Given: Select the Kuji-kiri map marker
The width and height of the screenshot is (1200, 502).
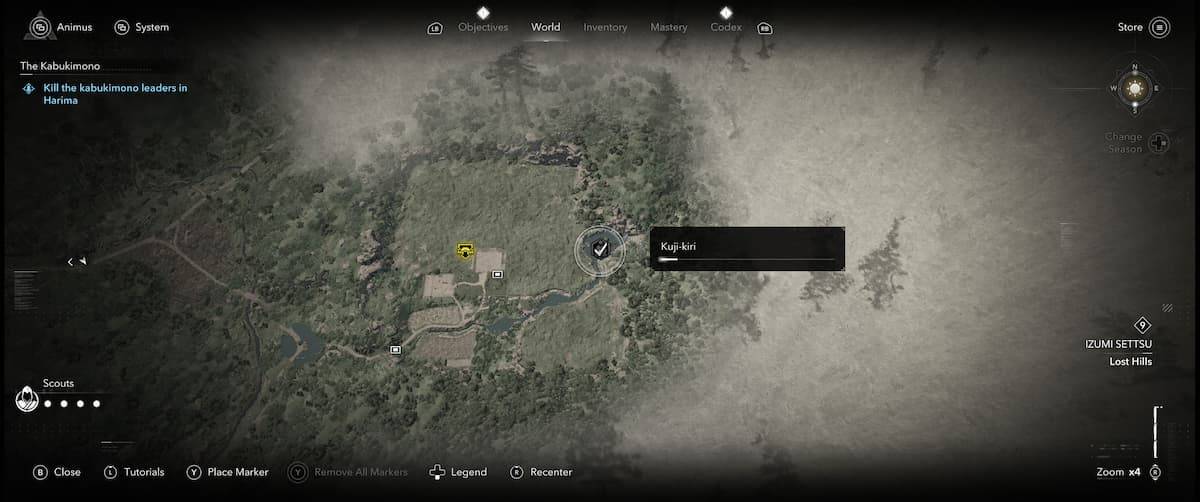Looking at the screenshot, I should point(599,250).
